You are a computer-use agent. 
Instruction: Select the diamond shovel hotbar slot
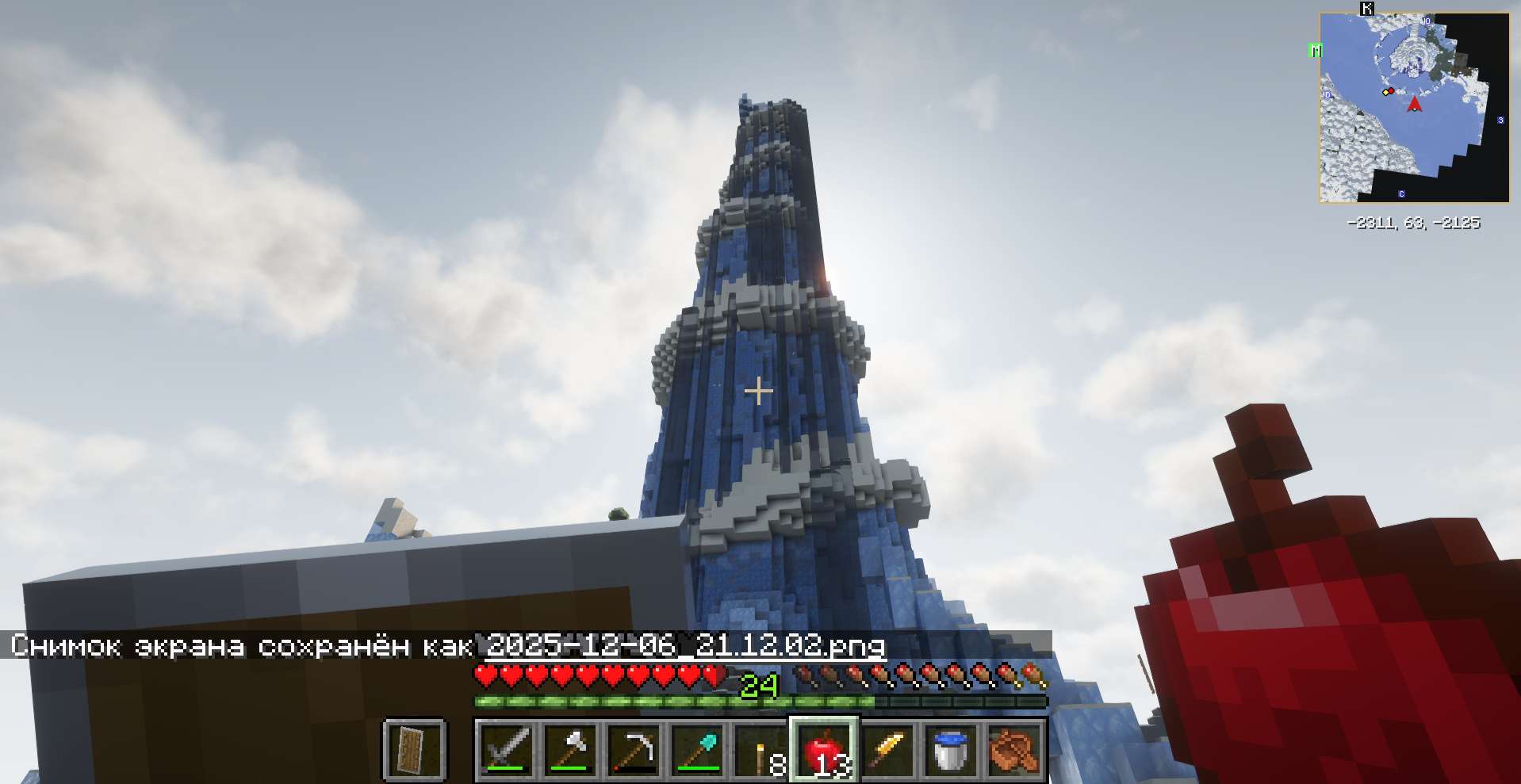coord(698,749)
